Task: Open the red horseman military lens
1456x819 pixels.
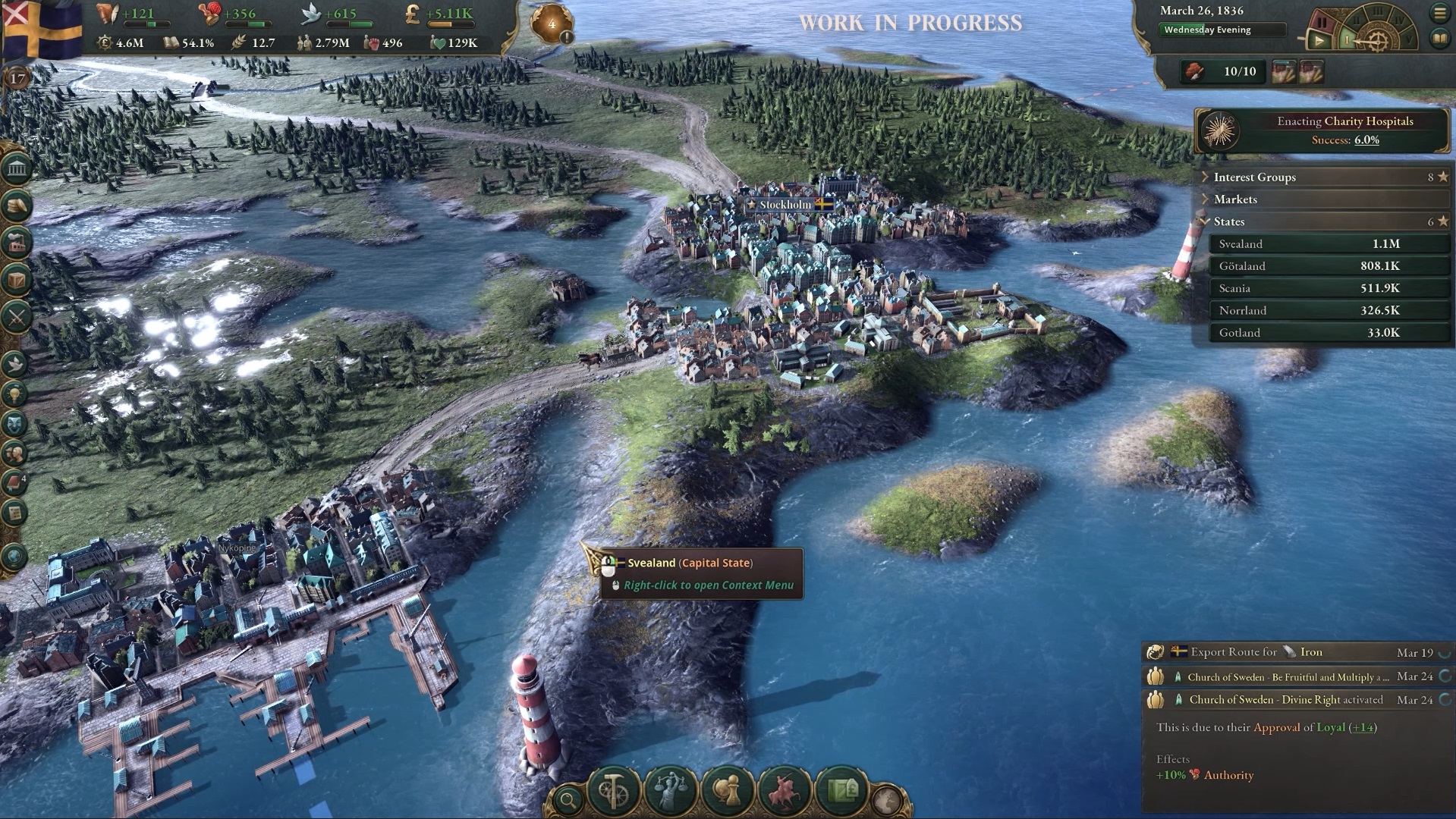Action: click(x=784, y=791)
